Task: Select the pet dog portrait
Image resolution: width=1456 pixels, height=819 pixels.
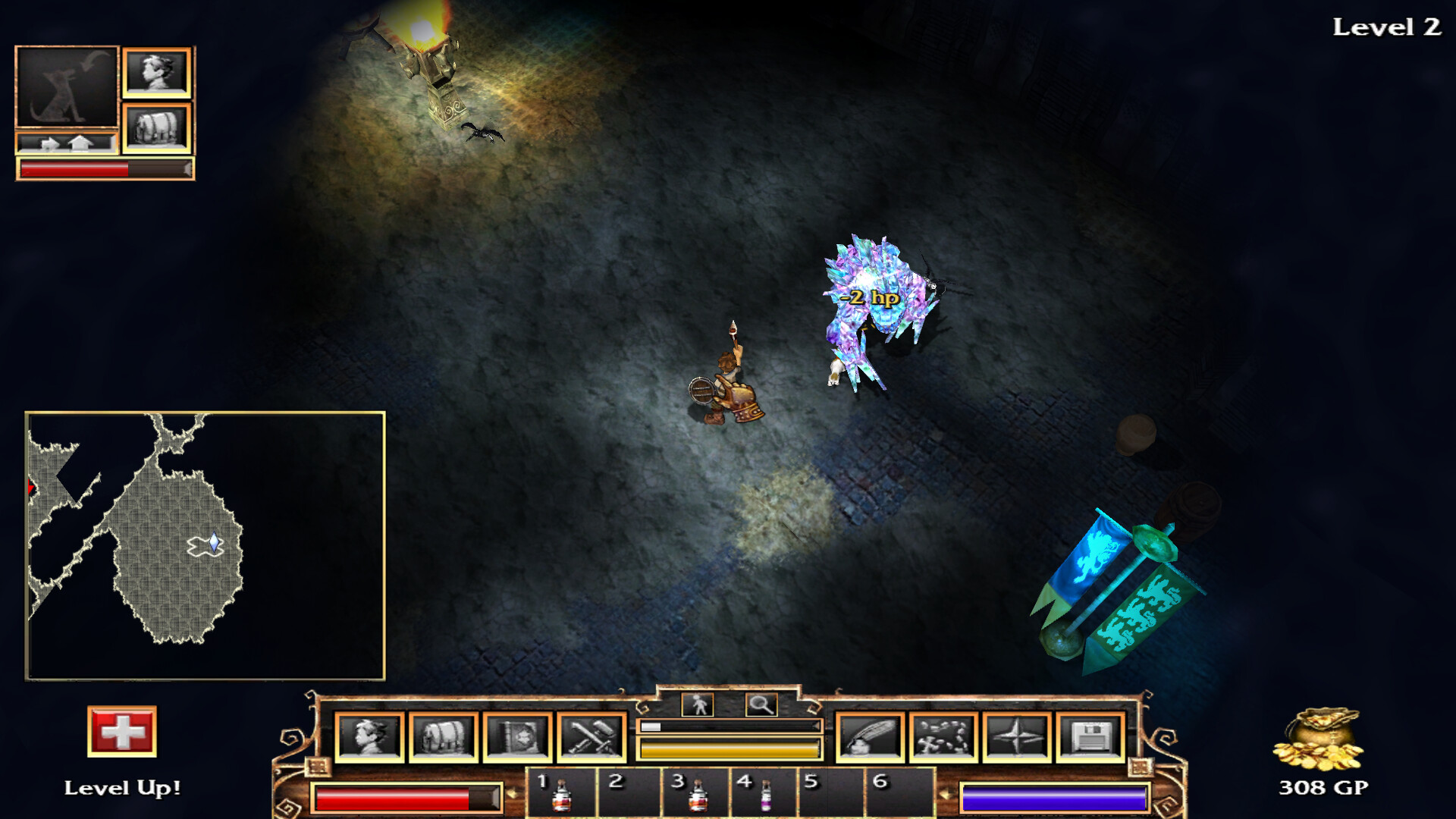Action: tap(67, 86)
